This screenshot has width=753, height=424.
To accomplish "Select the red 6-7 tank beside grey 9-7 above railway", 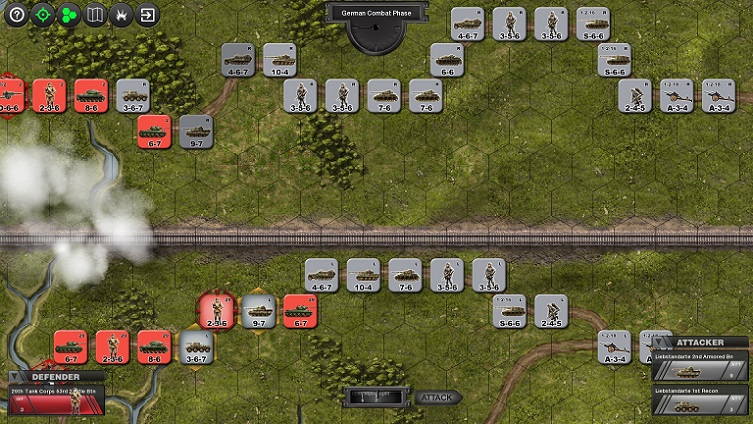I will (x=153, y=130).
